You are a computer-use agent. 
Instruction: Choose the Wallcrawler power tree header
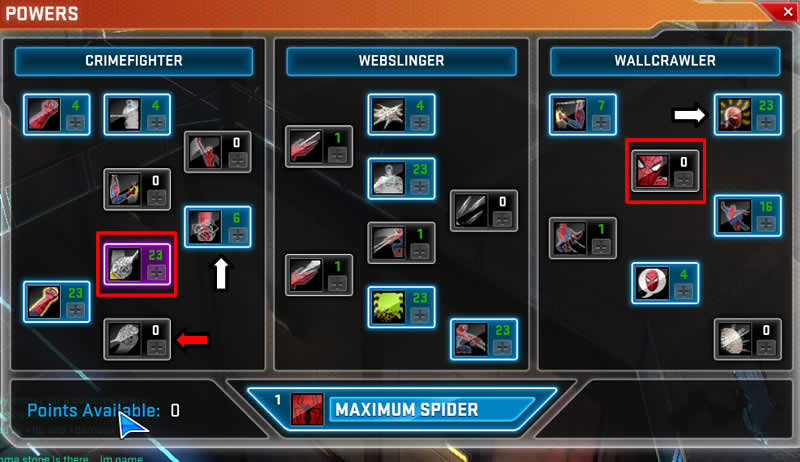coord(664,61)
